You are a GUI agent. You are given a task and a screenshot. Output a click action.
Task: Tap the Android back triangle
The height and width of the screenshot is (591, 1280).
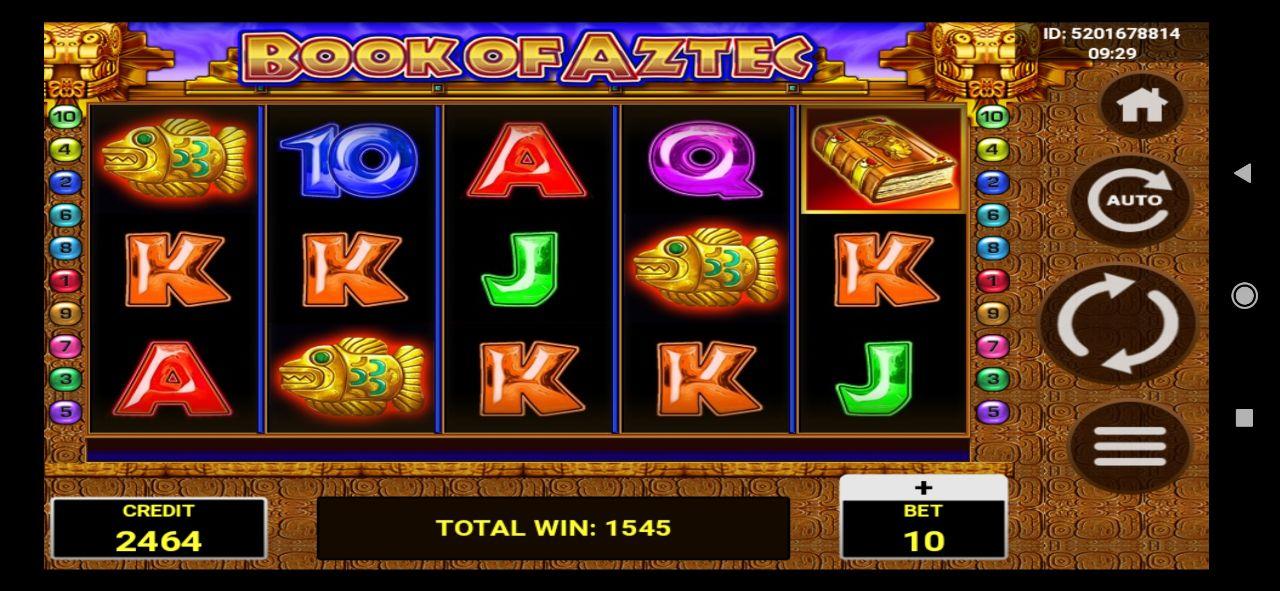point(1243,173)
